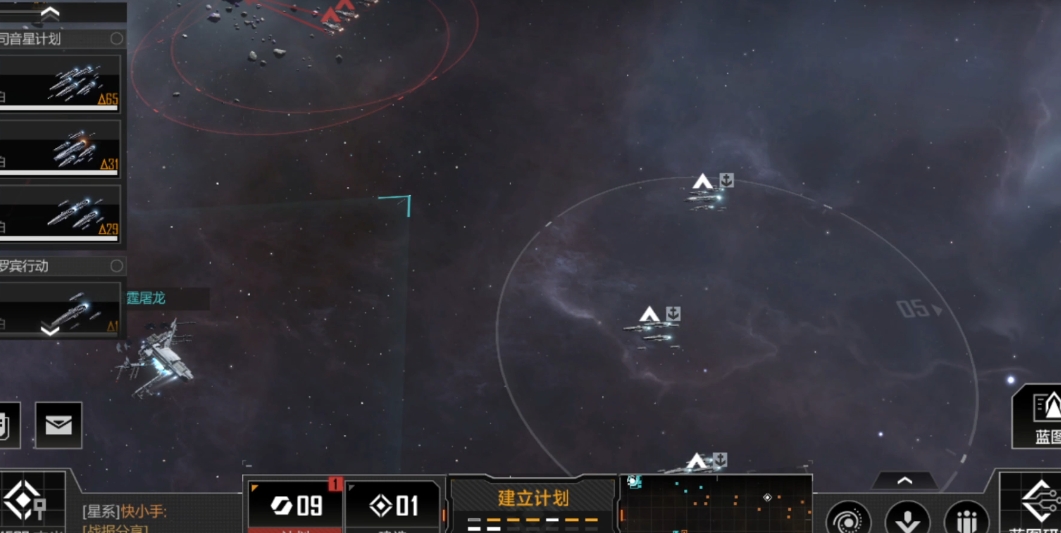The image size is (1061, 533).
Task: Select the middle fleet's white arrow marker
Action: [649, 315]
